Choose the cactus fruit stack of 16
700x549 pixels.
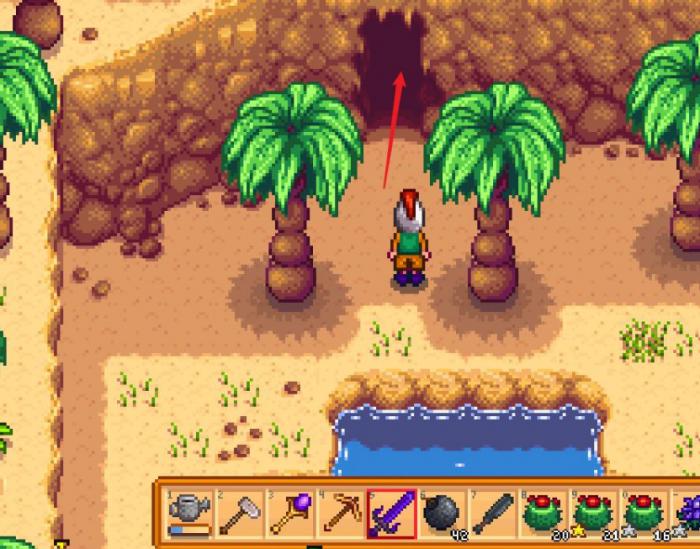tap(645, 514)
